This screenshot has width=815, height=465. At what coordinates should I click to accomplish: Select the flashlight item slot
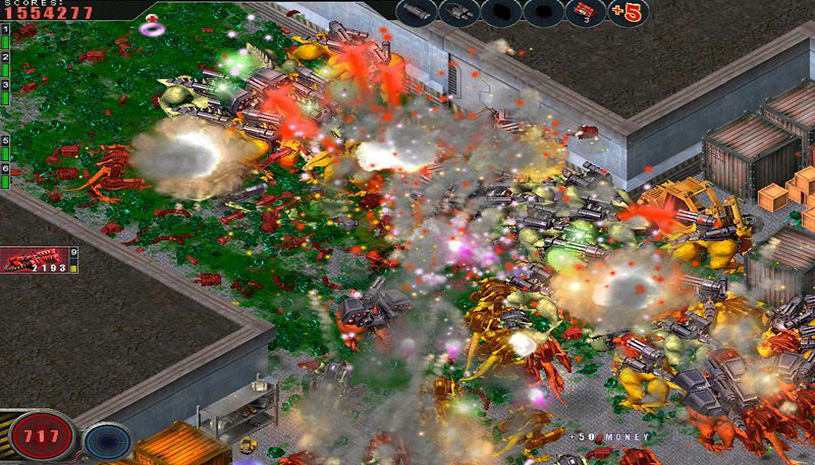[415, 13]
